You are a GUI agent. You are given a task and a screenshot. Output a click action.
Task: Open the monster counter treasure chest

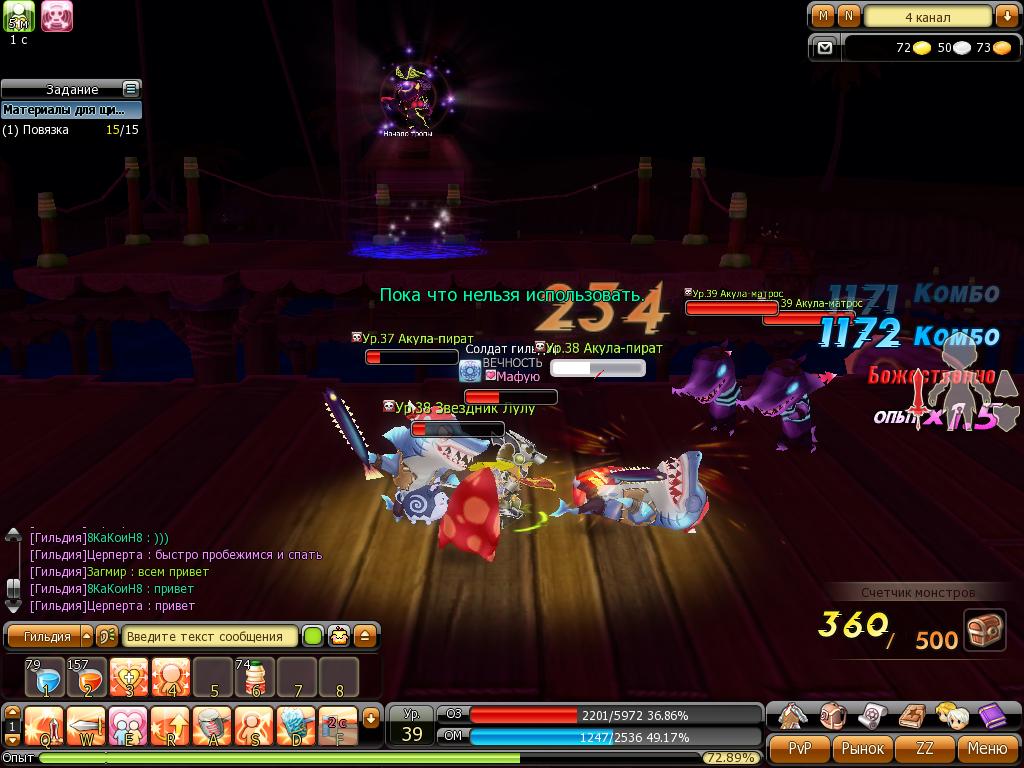point(985,631)
